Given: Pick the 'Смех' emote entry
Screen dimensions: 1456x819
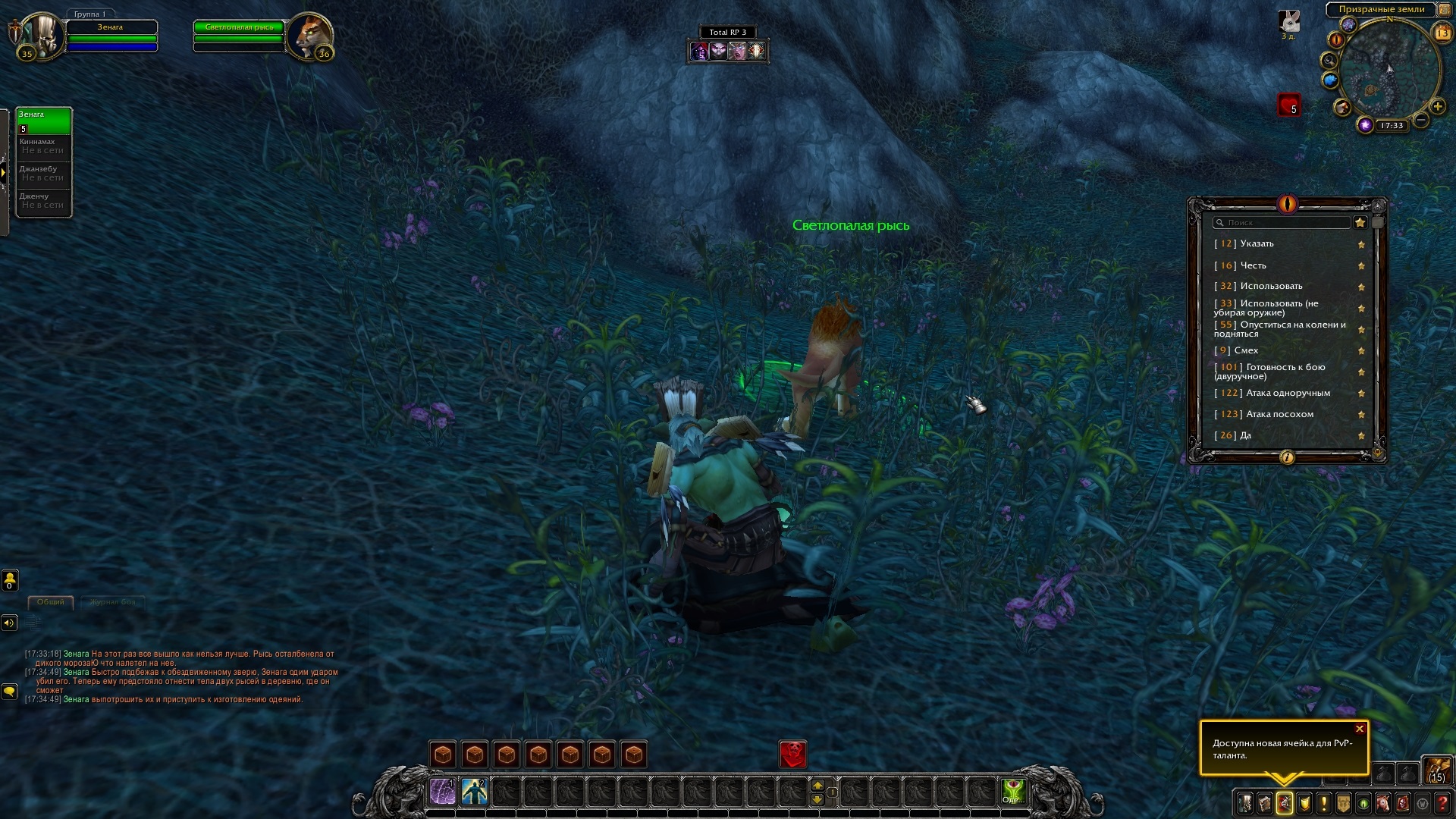Looking at the screenshot, I should point(1246,350).
